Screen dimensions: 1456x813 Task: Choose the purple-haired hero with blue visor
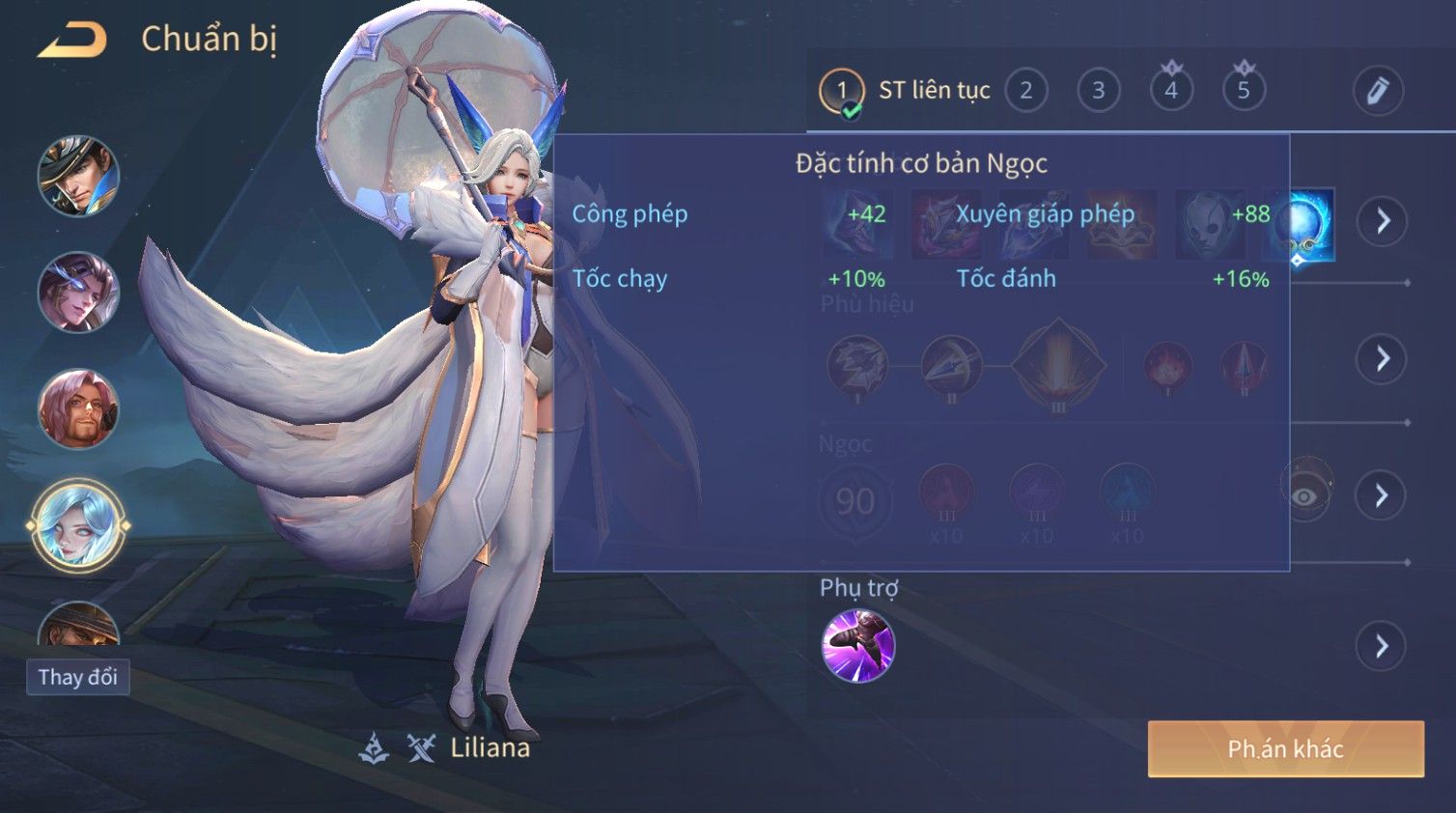tap(78, 292)
